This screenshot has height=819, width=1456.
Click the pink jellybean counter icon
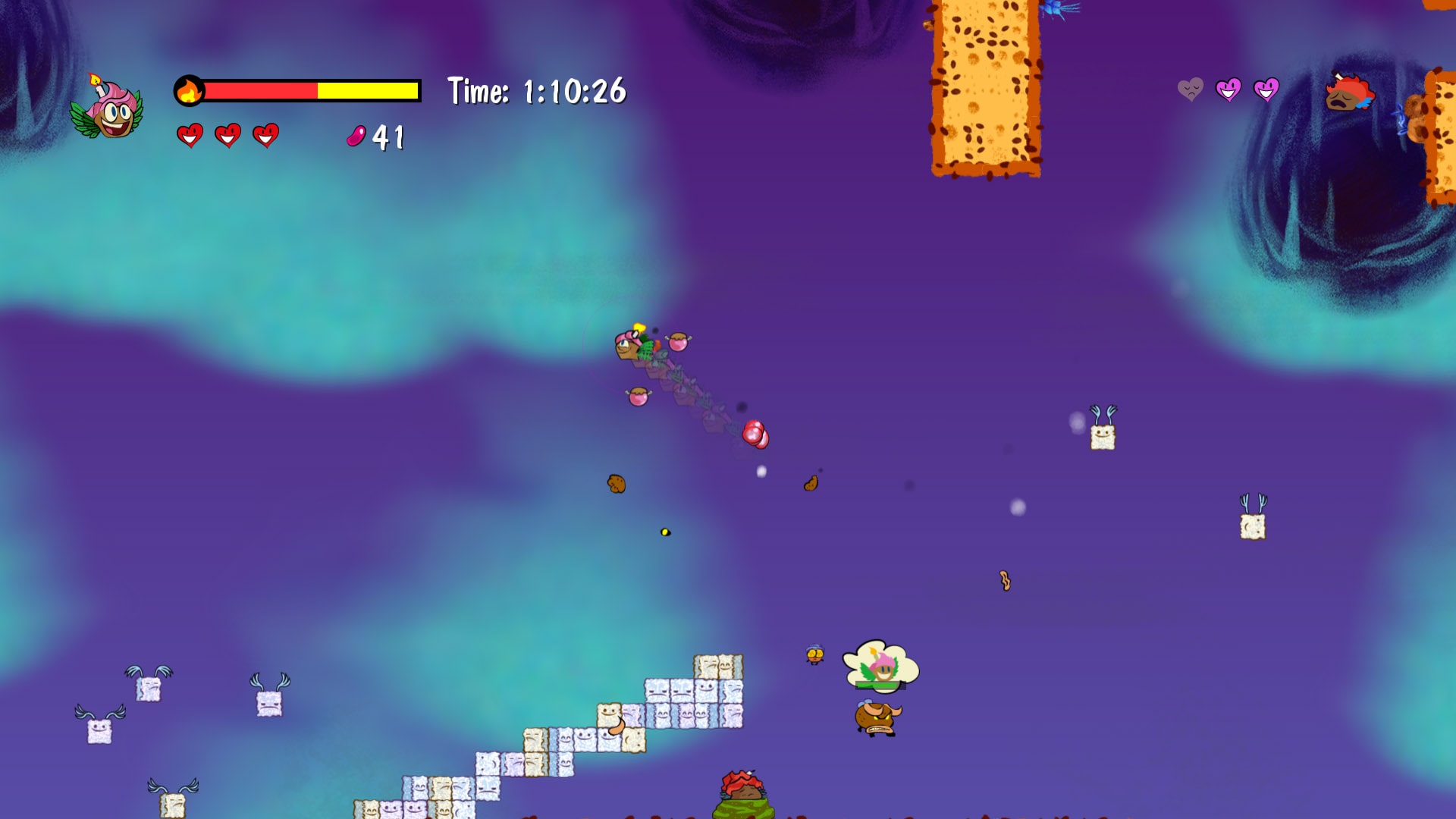355,138
